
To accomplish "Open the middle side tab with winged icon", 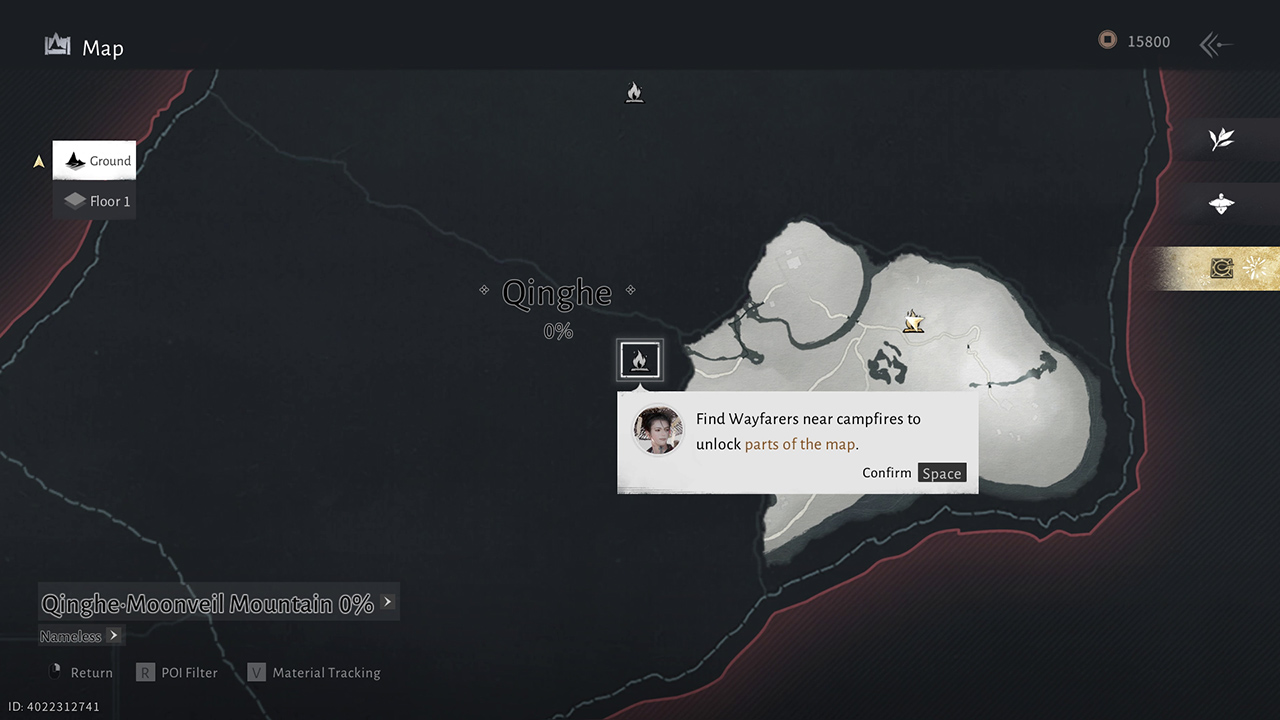I will pyautogui.click(x=1221, y=204).
